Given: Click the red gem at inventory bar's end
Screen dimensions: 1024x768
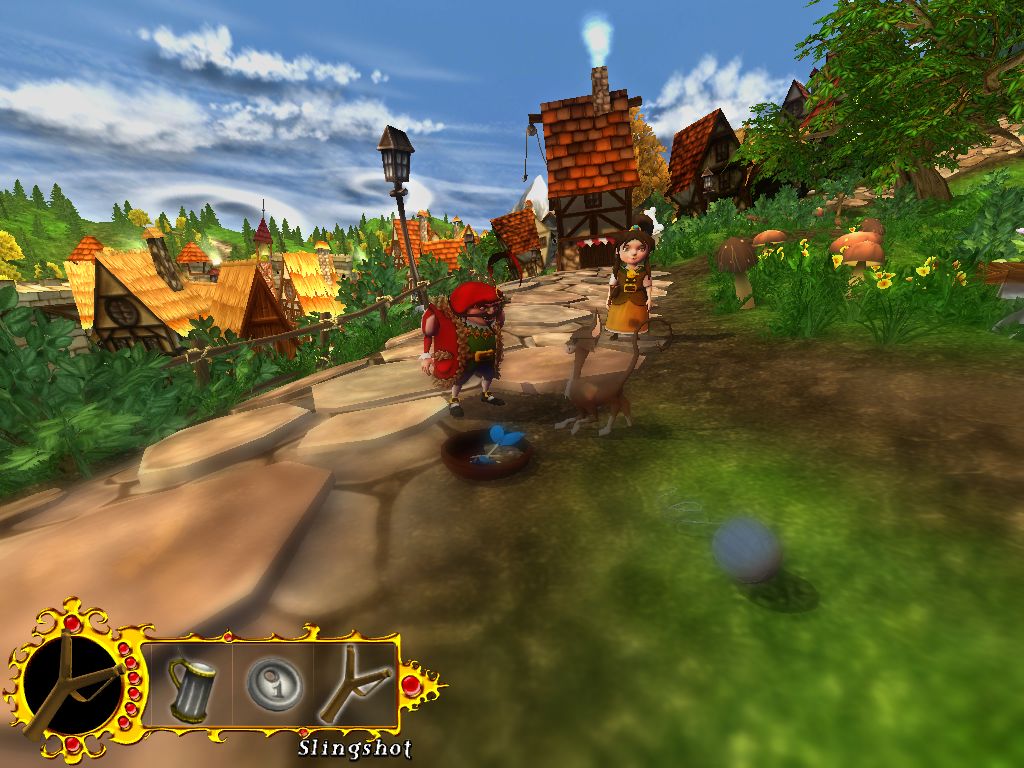Looking at the screenshot, I should (411, 685).
